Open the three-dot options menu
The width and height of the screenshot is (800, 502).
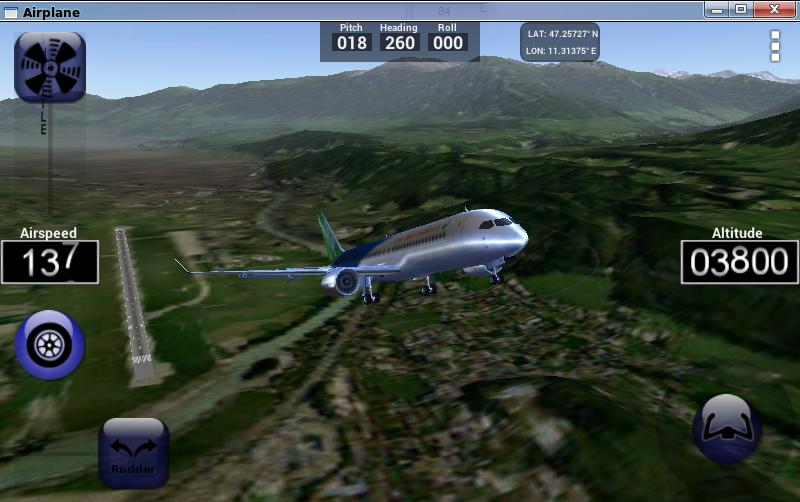pyautogui.click(x=775, y=46)
